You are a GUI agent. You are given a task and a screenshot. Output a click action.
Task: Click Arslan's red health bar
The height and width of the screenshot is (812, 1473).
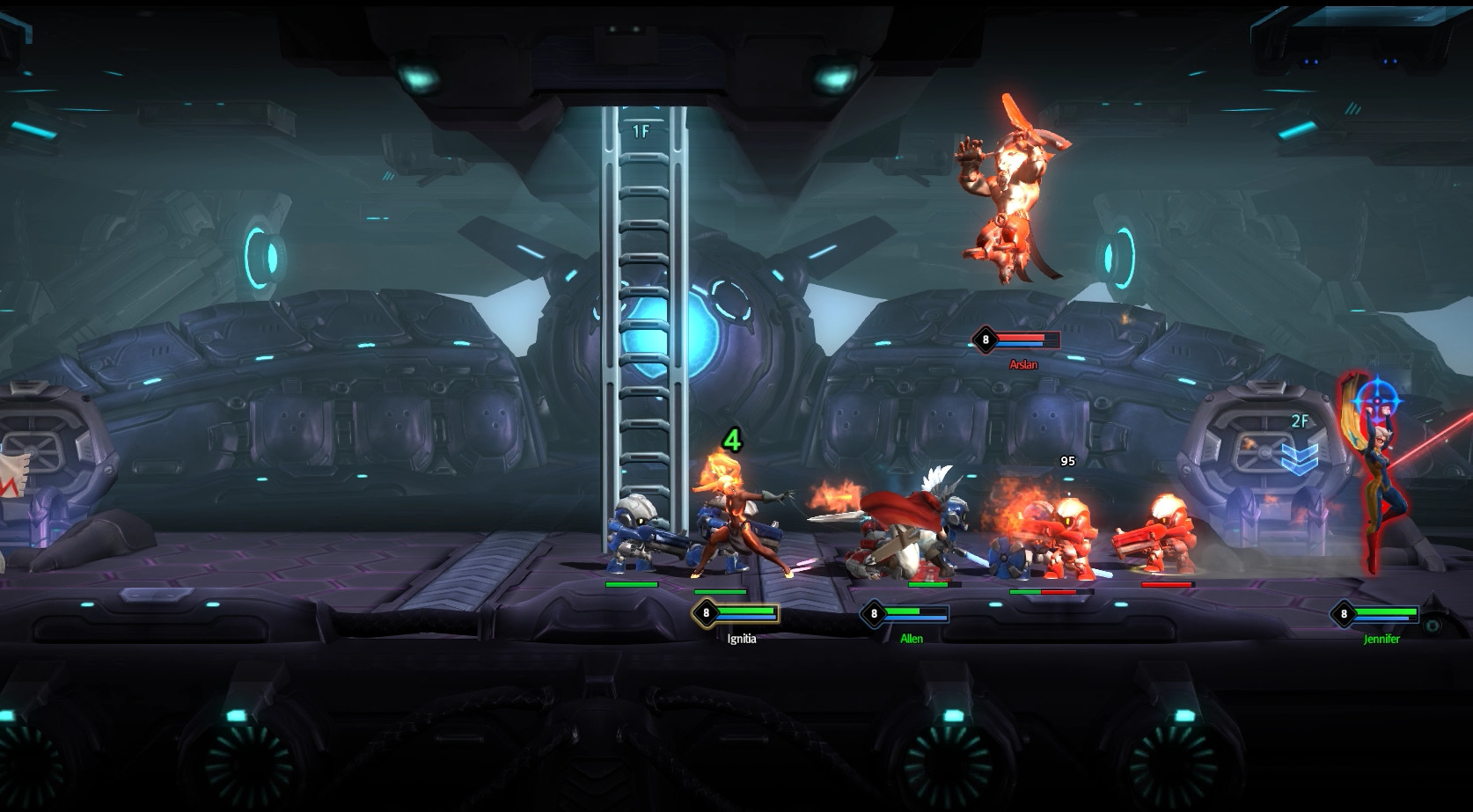1020,337
